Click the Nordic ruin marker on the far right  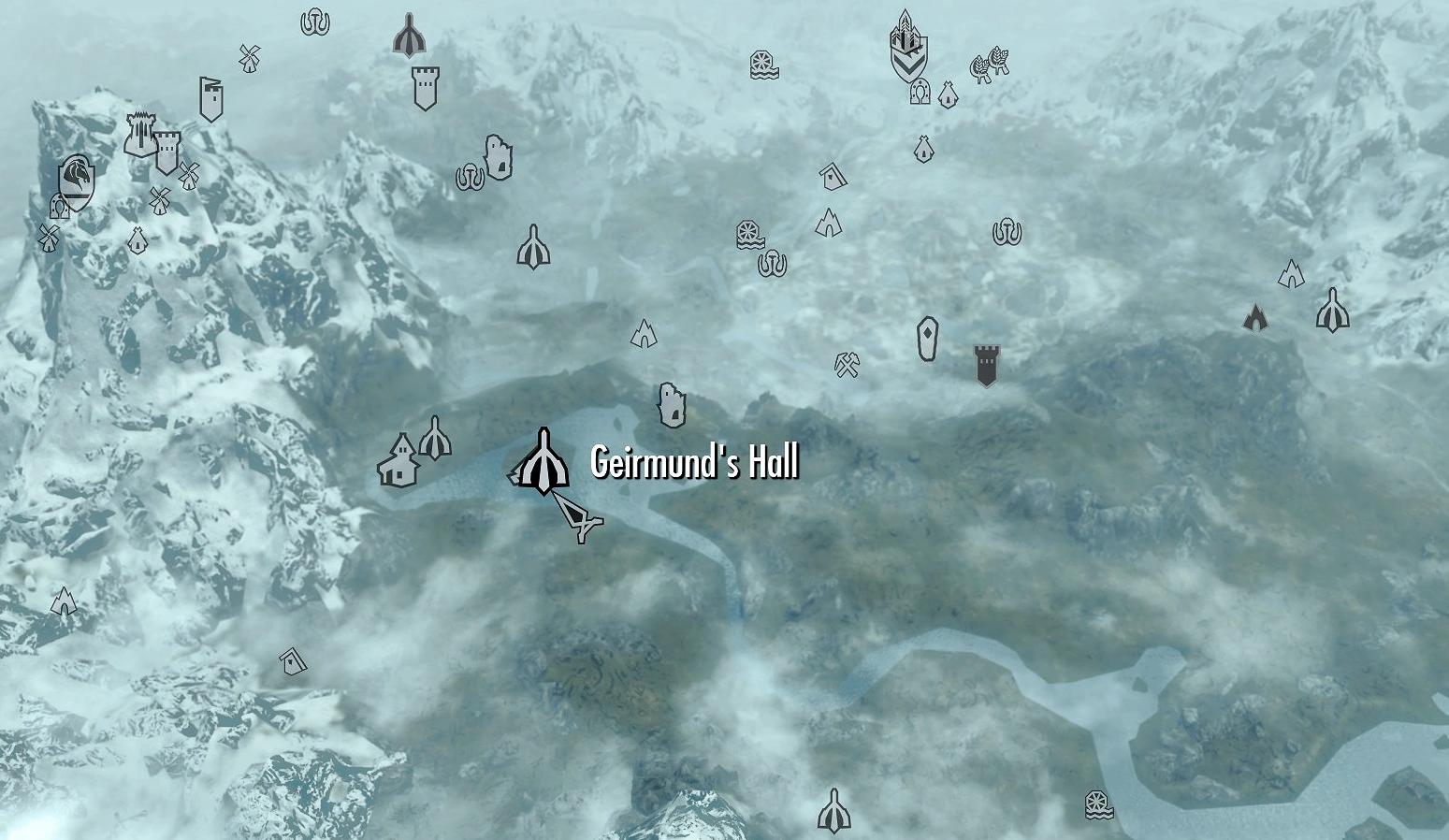pyautogui.click(x=1332, y=311)
